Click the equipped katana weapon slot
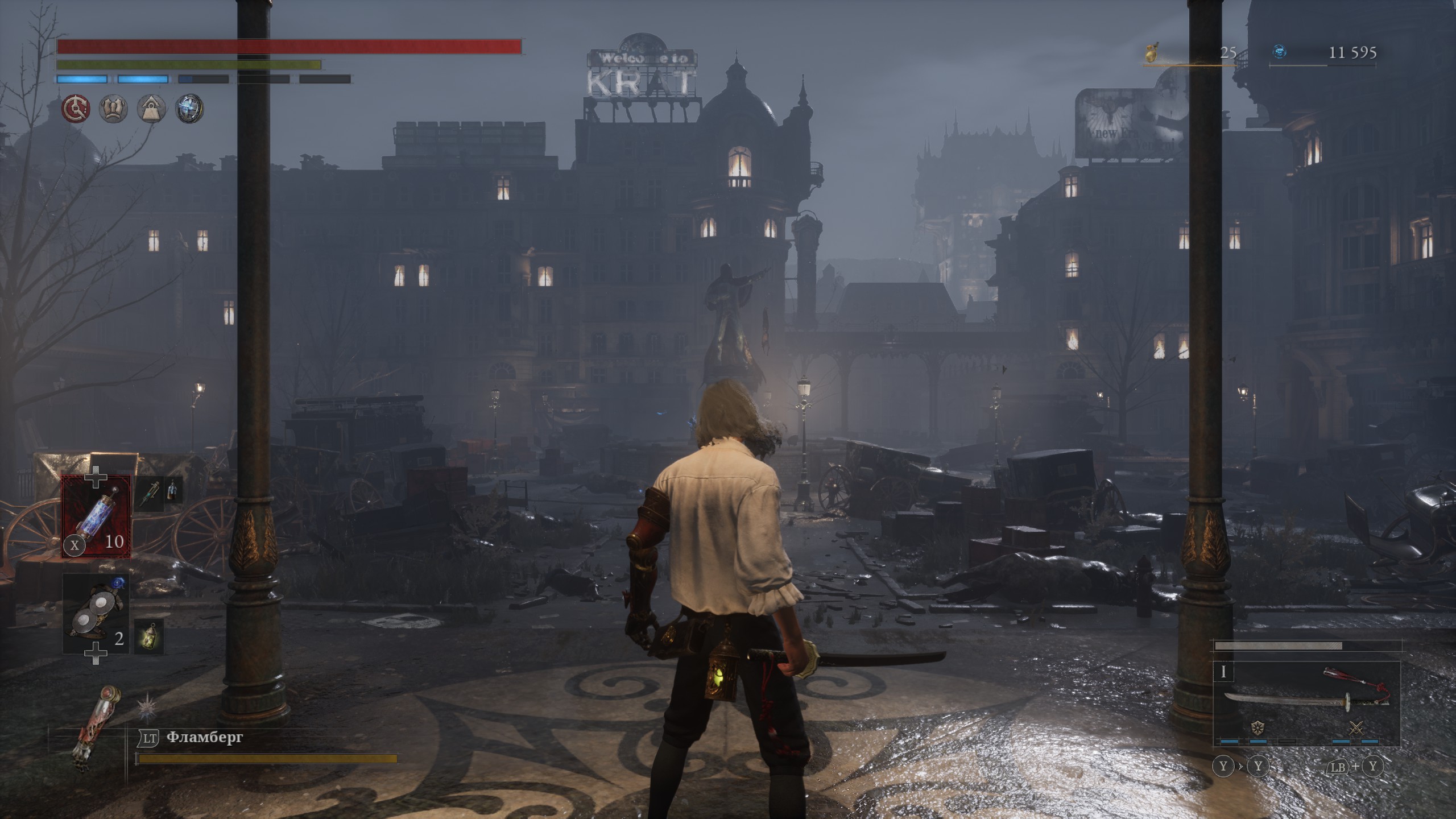 (1306, 698)
